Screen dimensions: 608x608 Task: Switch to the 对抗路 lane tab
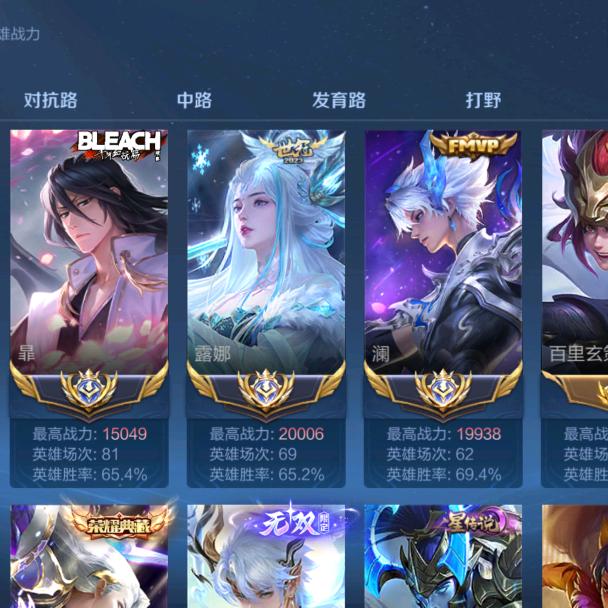click(x=51, y=100)
